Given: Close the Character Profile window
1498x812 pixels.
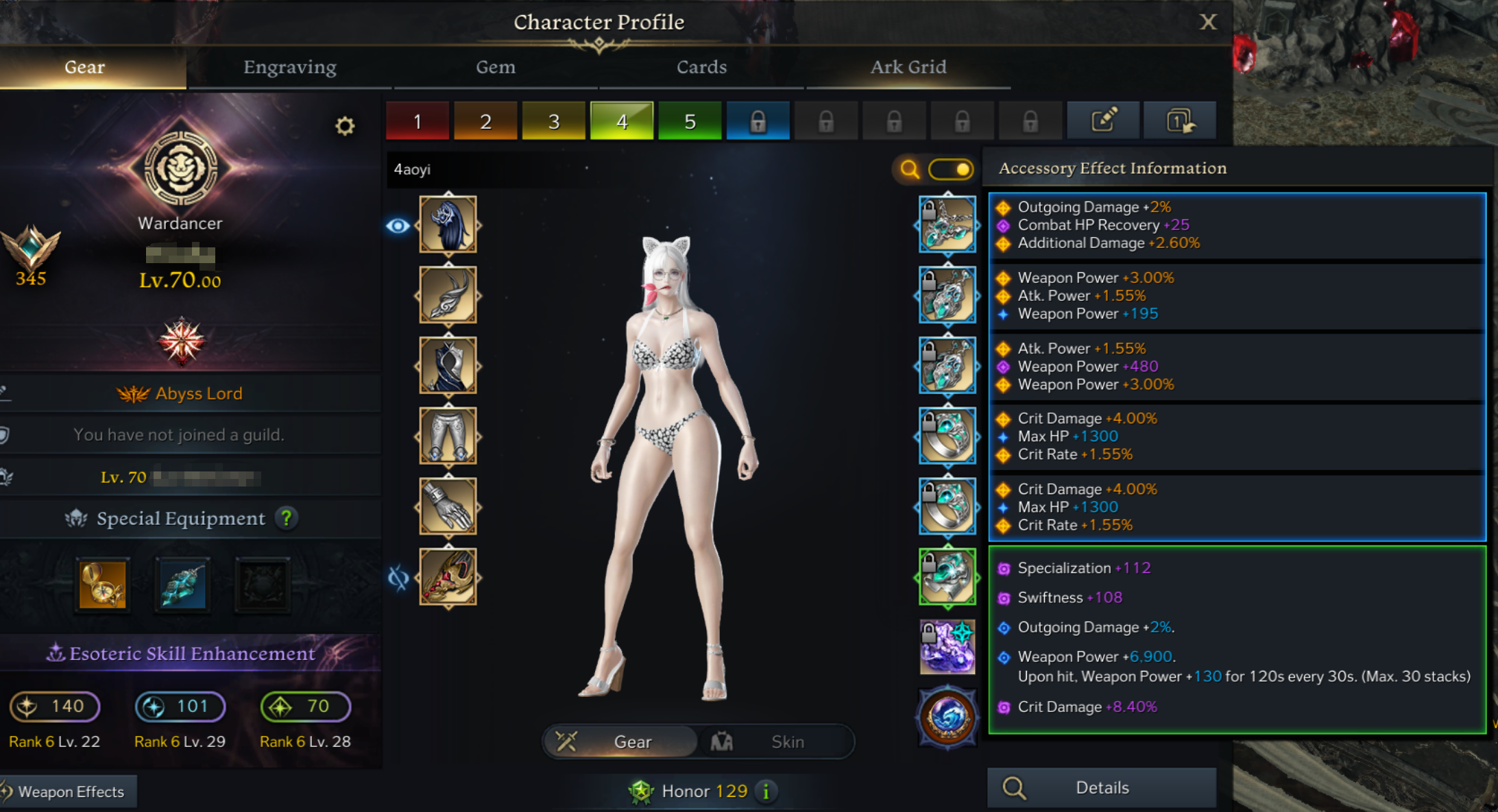Looking at the screenshot, I should click(1208, 22).
